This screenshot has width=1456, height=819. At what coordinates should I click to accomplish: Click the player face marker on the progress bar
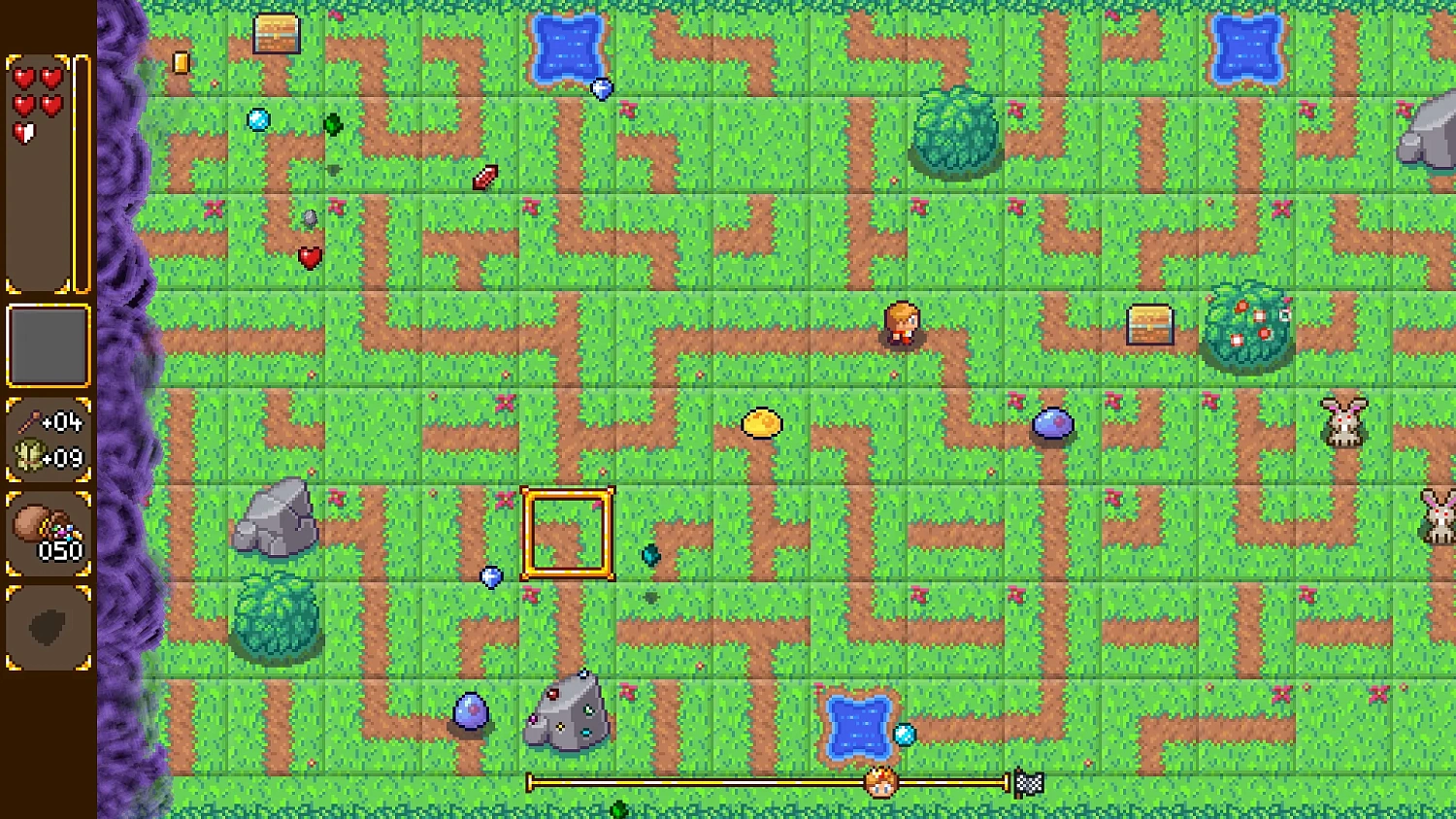tap(878, 782)
